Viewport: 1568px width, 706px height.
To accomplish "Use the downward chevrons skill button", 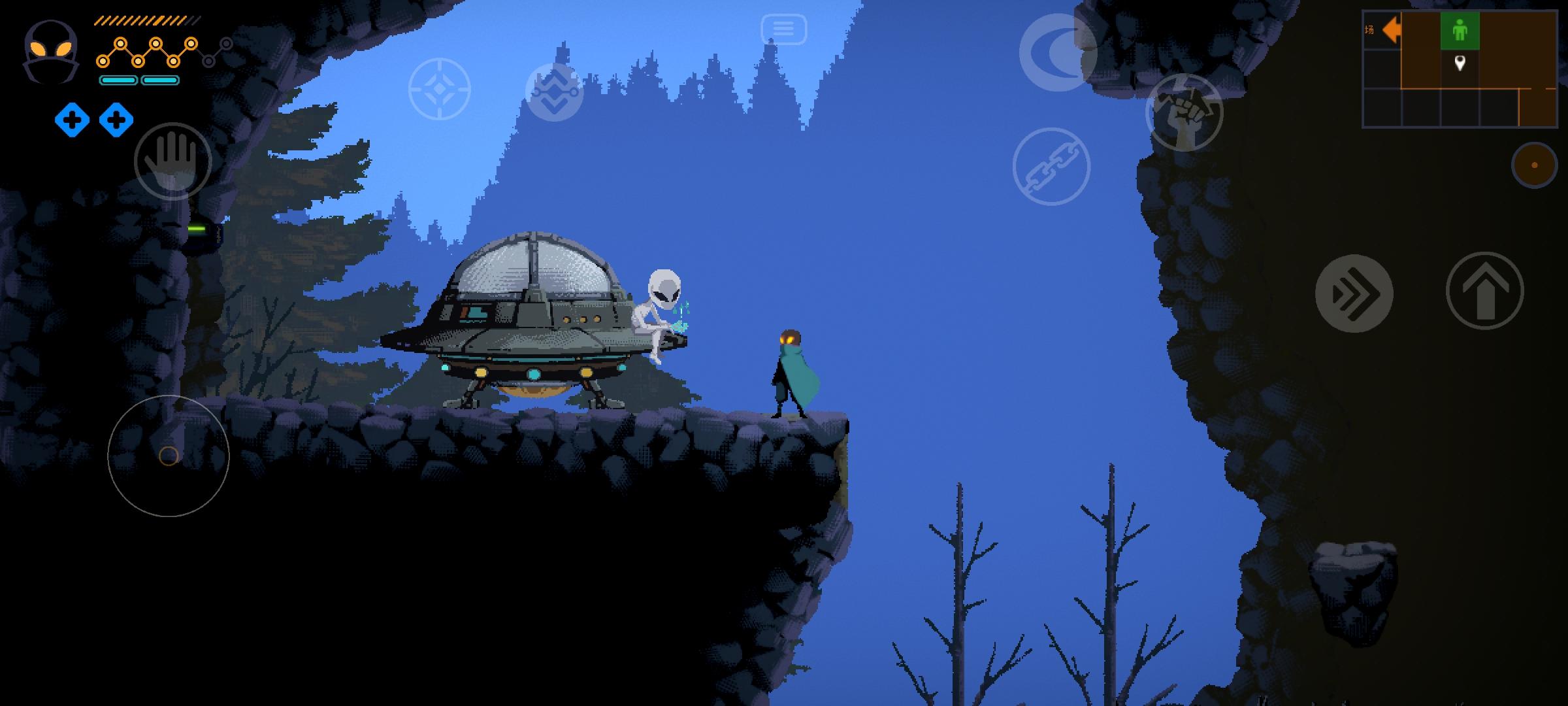I will (x=554, y=92).
